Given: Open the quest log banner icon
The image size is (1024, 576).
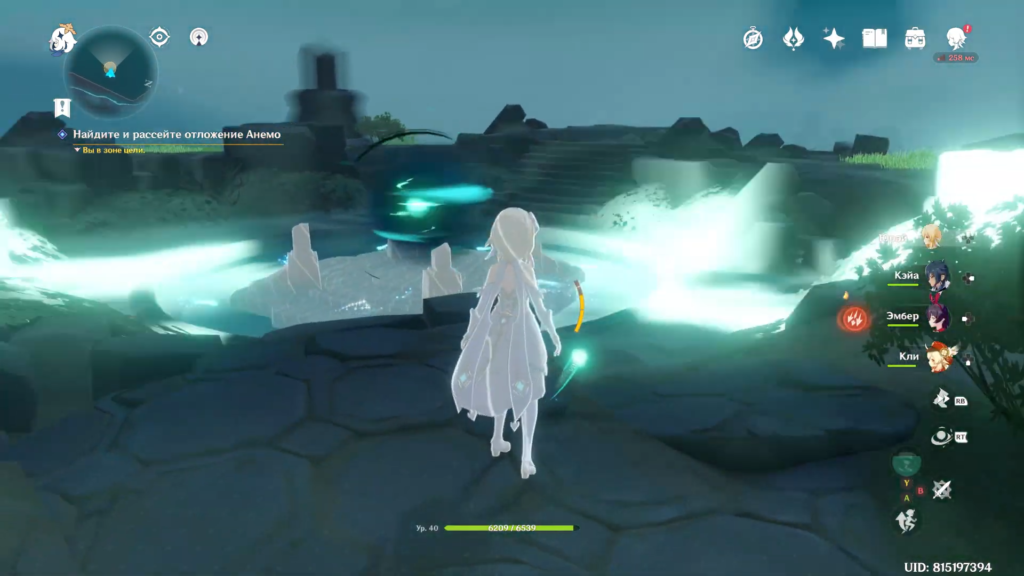Looking at the screenshot, I should (62, 106).
